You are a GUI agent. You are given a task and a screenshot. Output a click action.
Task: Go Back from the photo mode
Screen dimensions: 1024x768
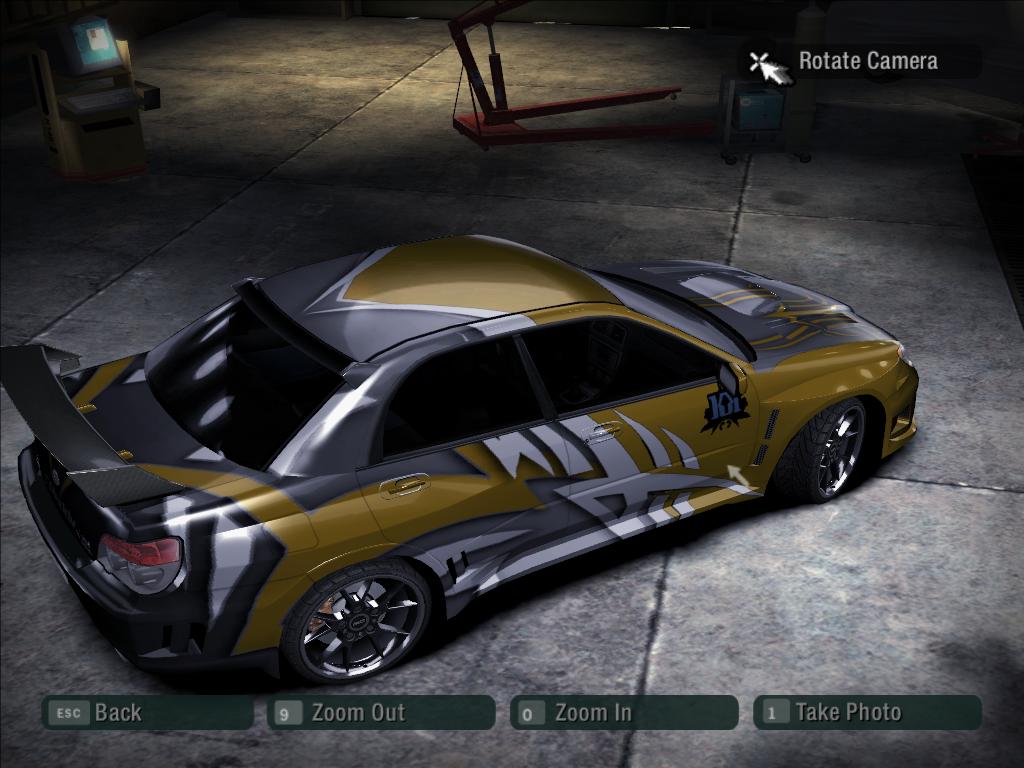tap(147, 713)
